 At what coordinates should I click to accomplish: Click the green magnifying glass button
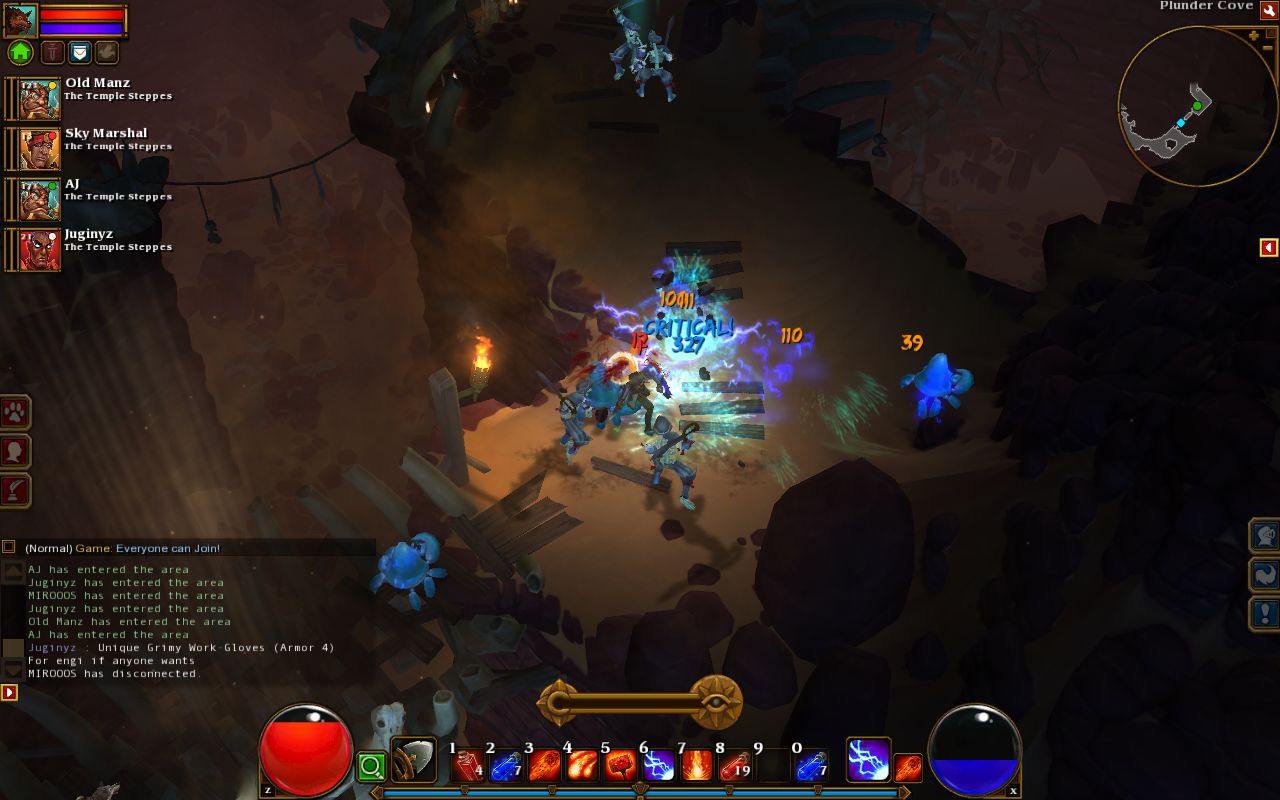pyautogui.click(x=371, y=767)
